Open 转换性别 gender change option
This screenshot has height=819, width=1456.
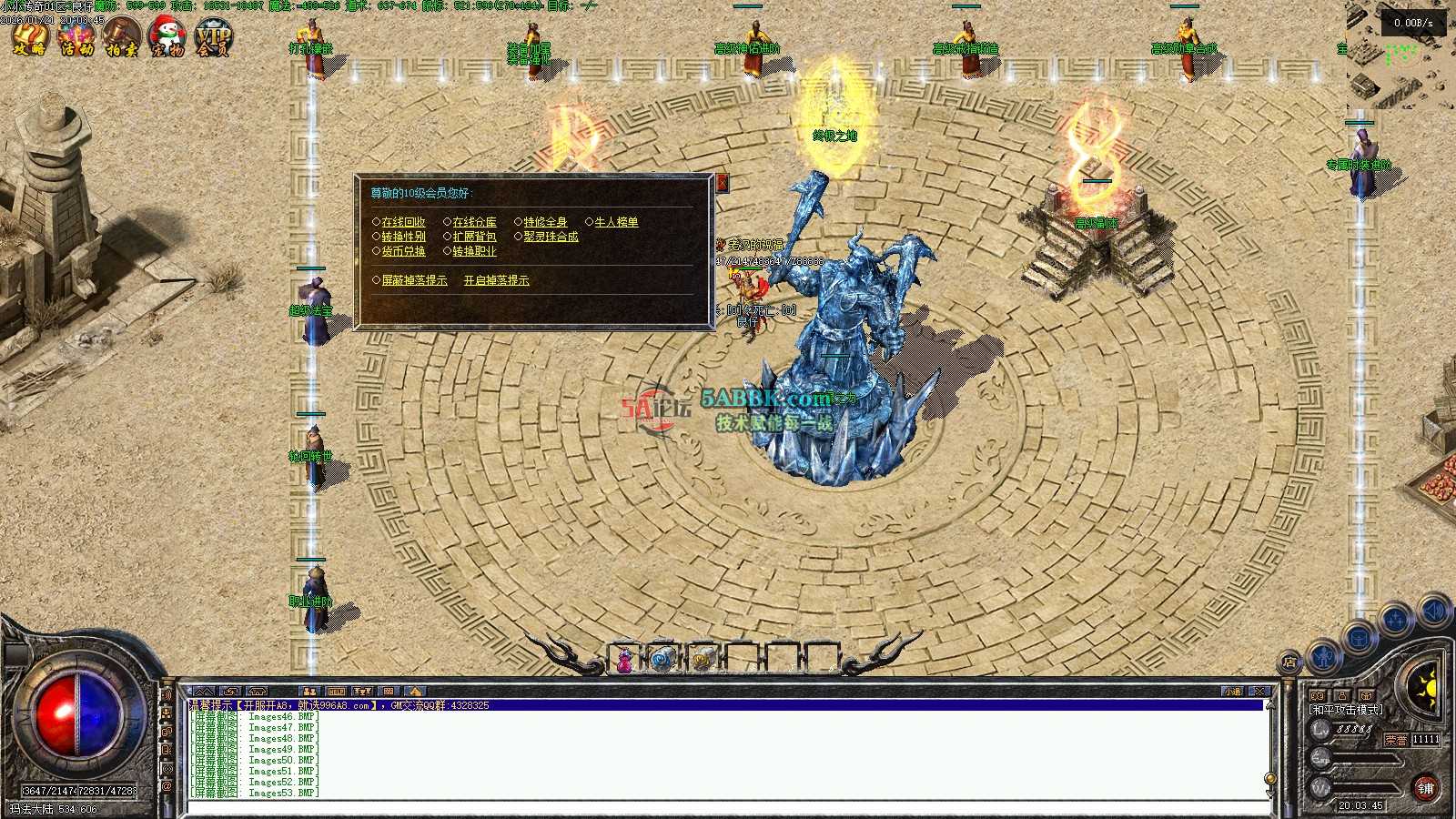pyautogui.click(x=403, y=237)
